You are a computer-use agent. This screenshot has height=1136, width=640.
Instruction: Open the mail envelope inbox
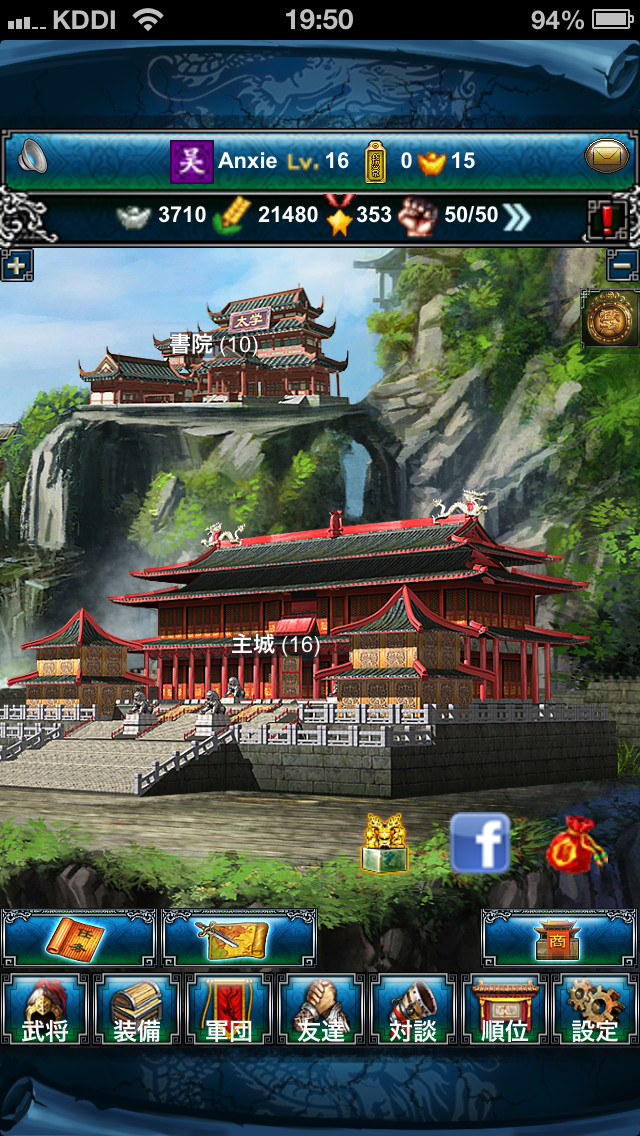(607, 158)
